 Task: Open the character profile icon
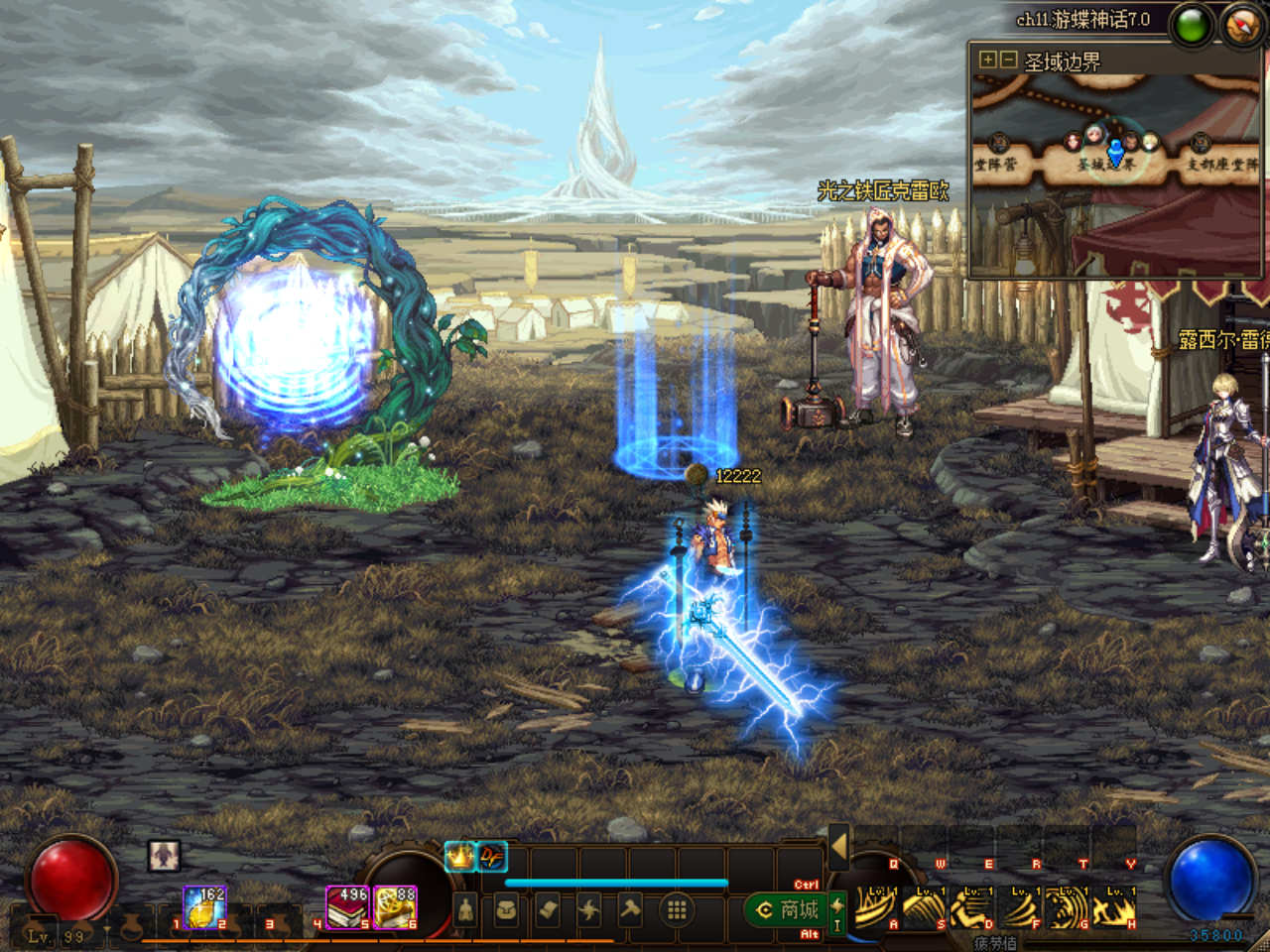[465, 907]
